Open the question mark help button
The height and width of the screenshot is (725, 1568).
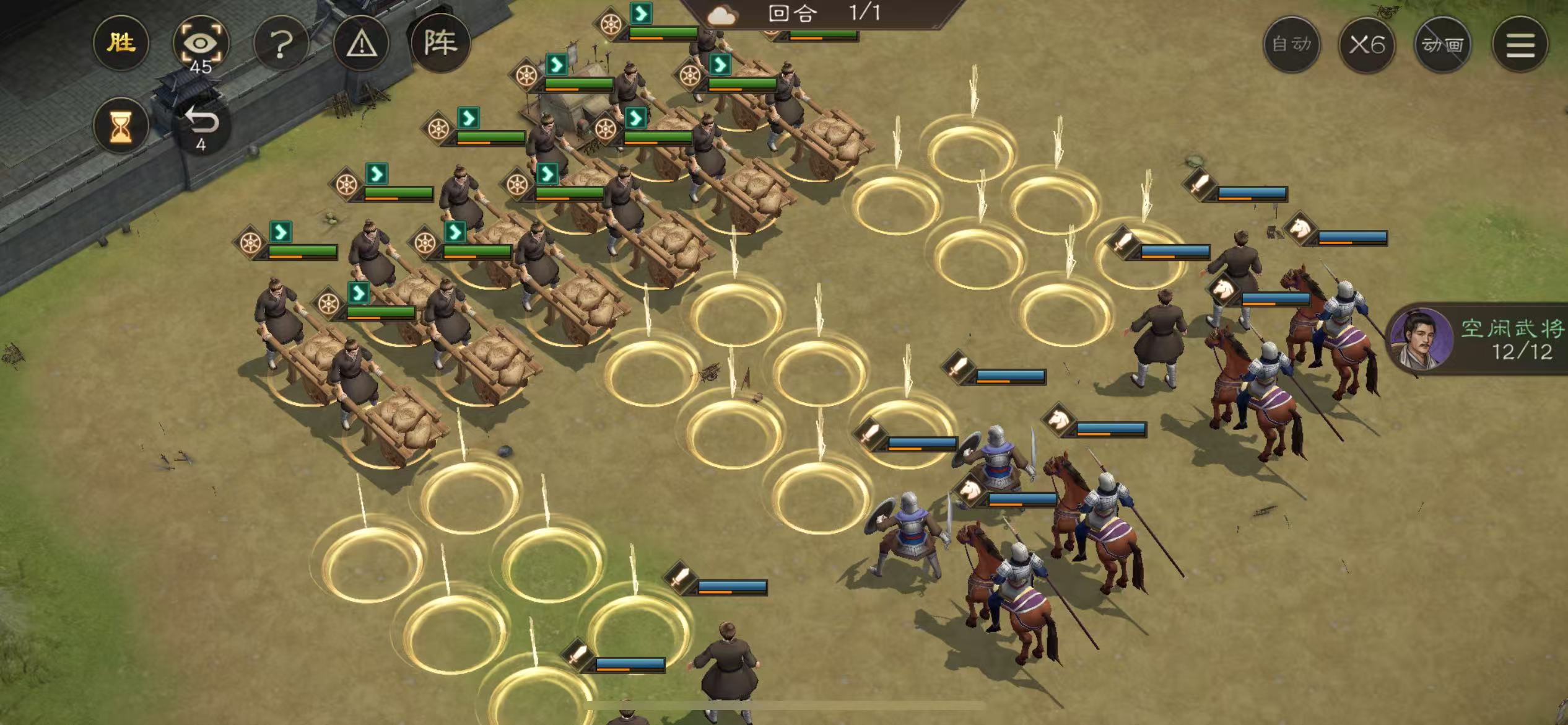[x=281, y=44]
